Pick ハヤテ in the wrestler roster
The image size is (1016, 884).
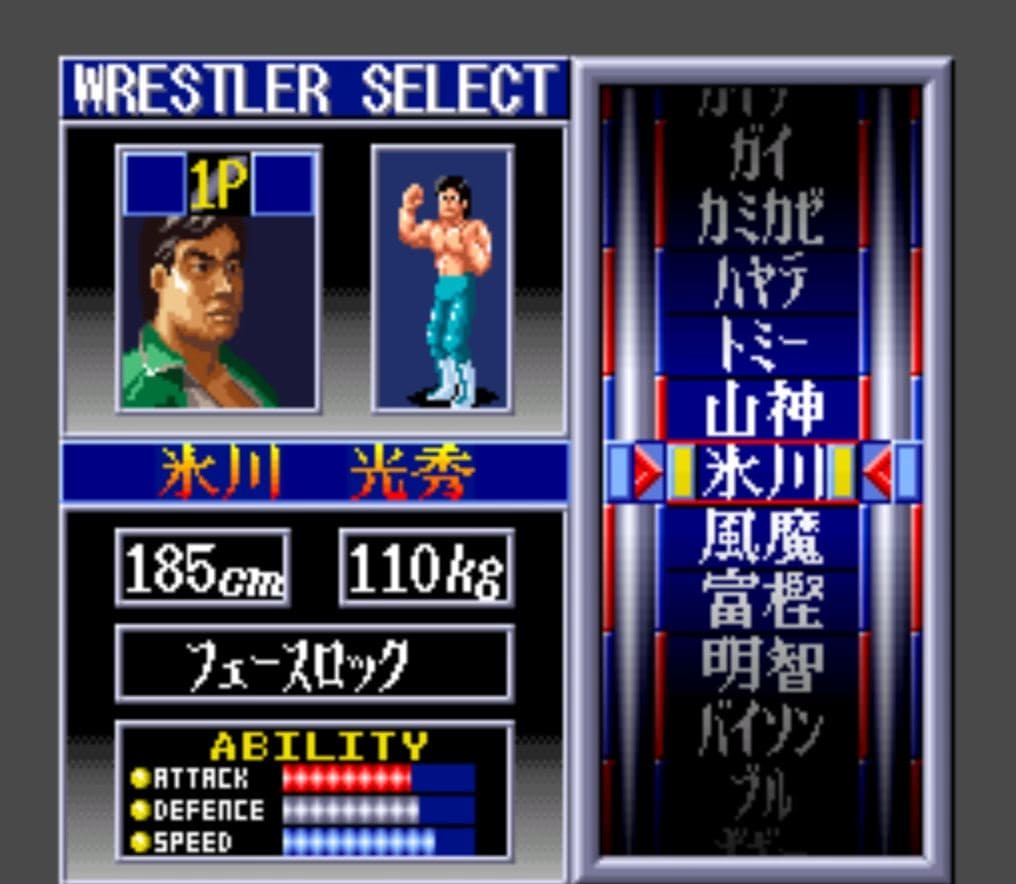pyautogui.click(x=762, y=283)
